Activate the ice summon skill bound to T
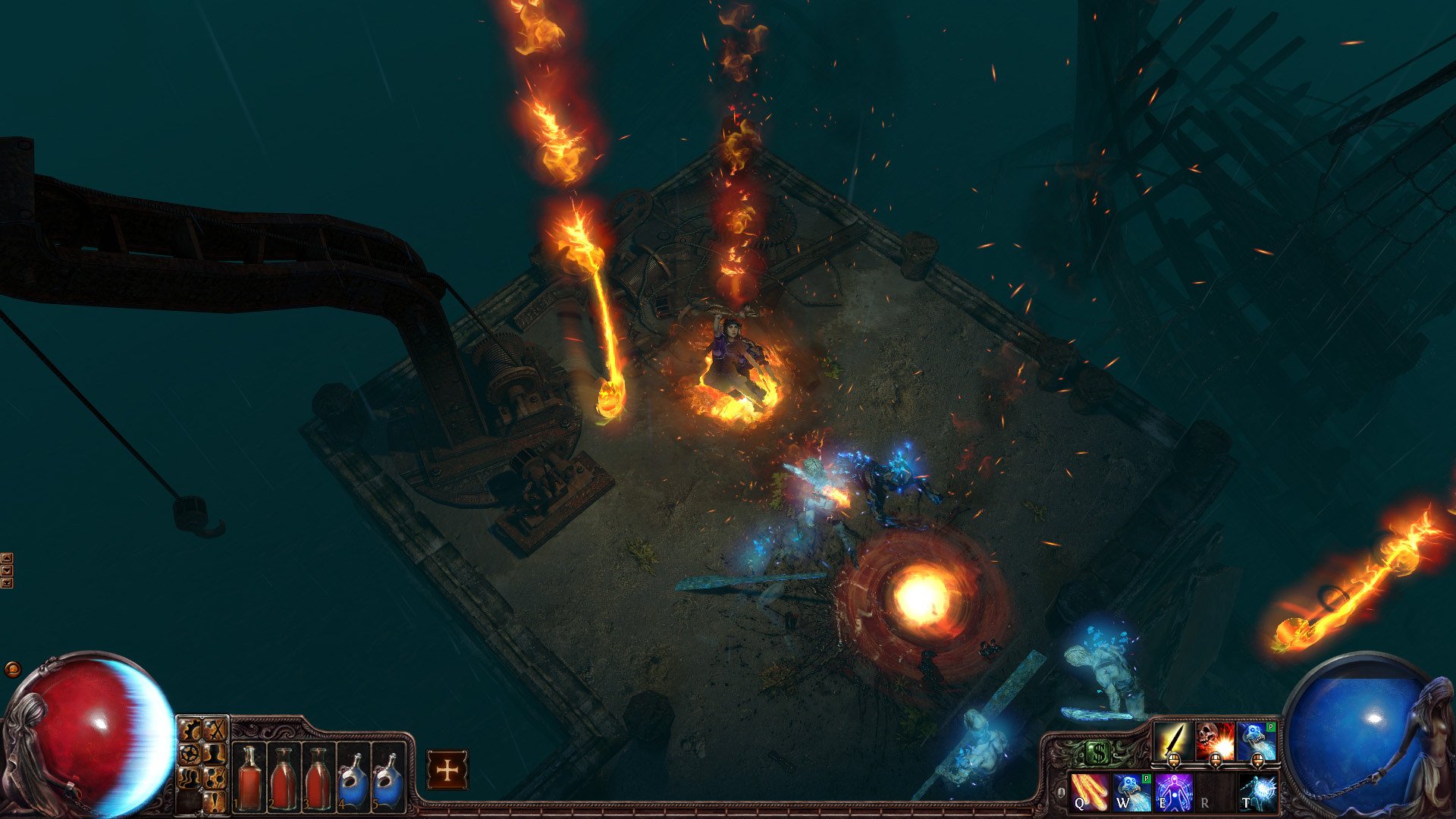The height and width of the screenshot is (819, 1456). [x=1257, y=793]
